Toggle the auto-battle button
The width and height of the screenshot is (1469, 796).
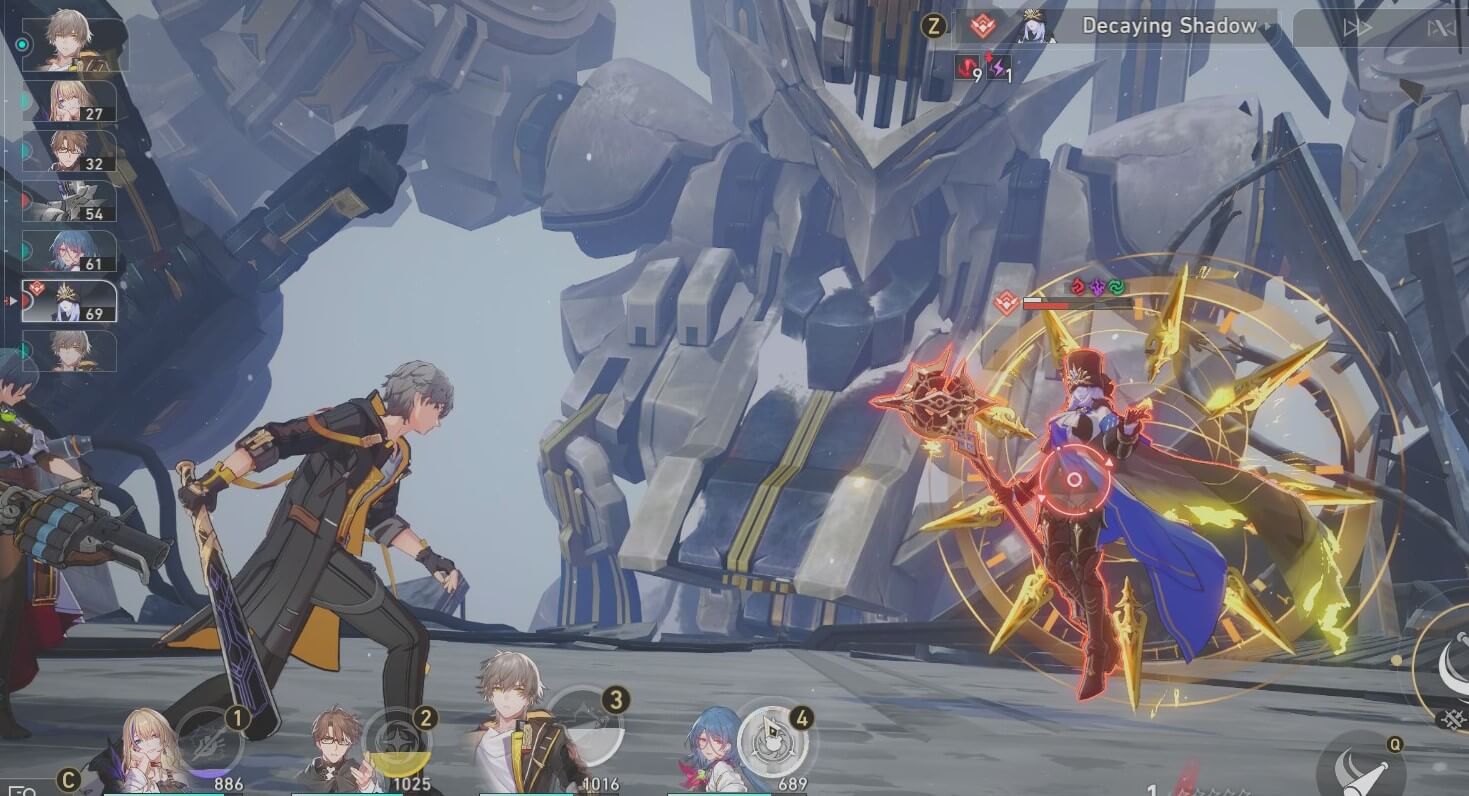[x=1440, y=28]
